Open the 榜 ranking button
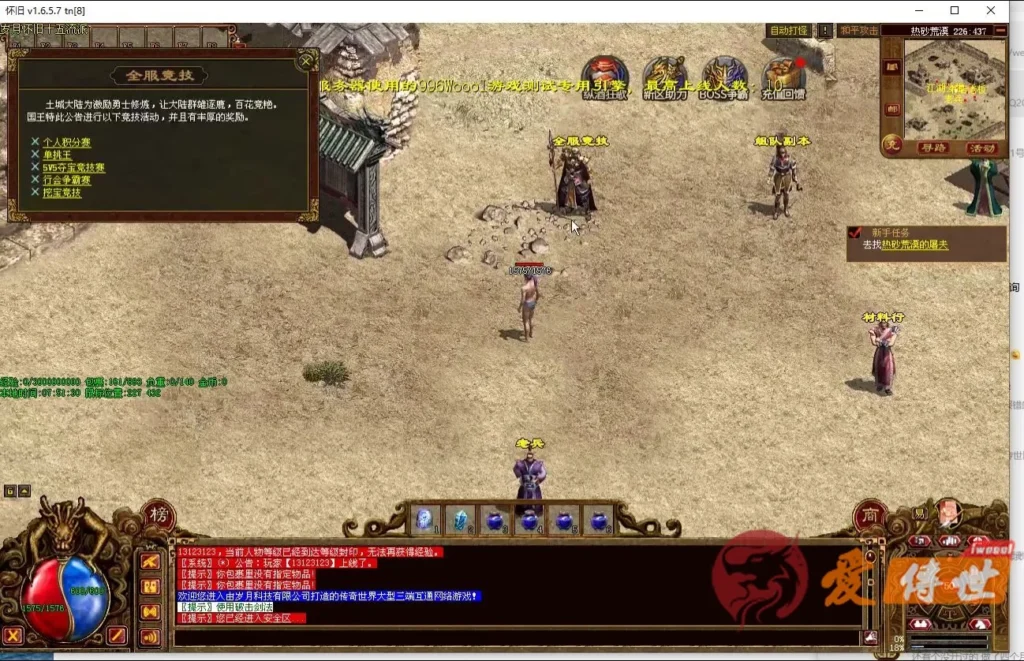 pyautogui.click(x=158, y=516)
